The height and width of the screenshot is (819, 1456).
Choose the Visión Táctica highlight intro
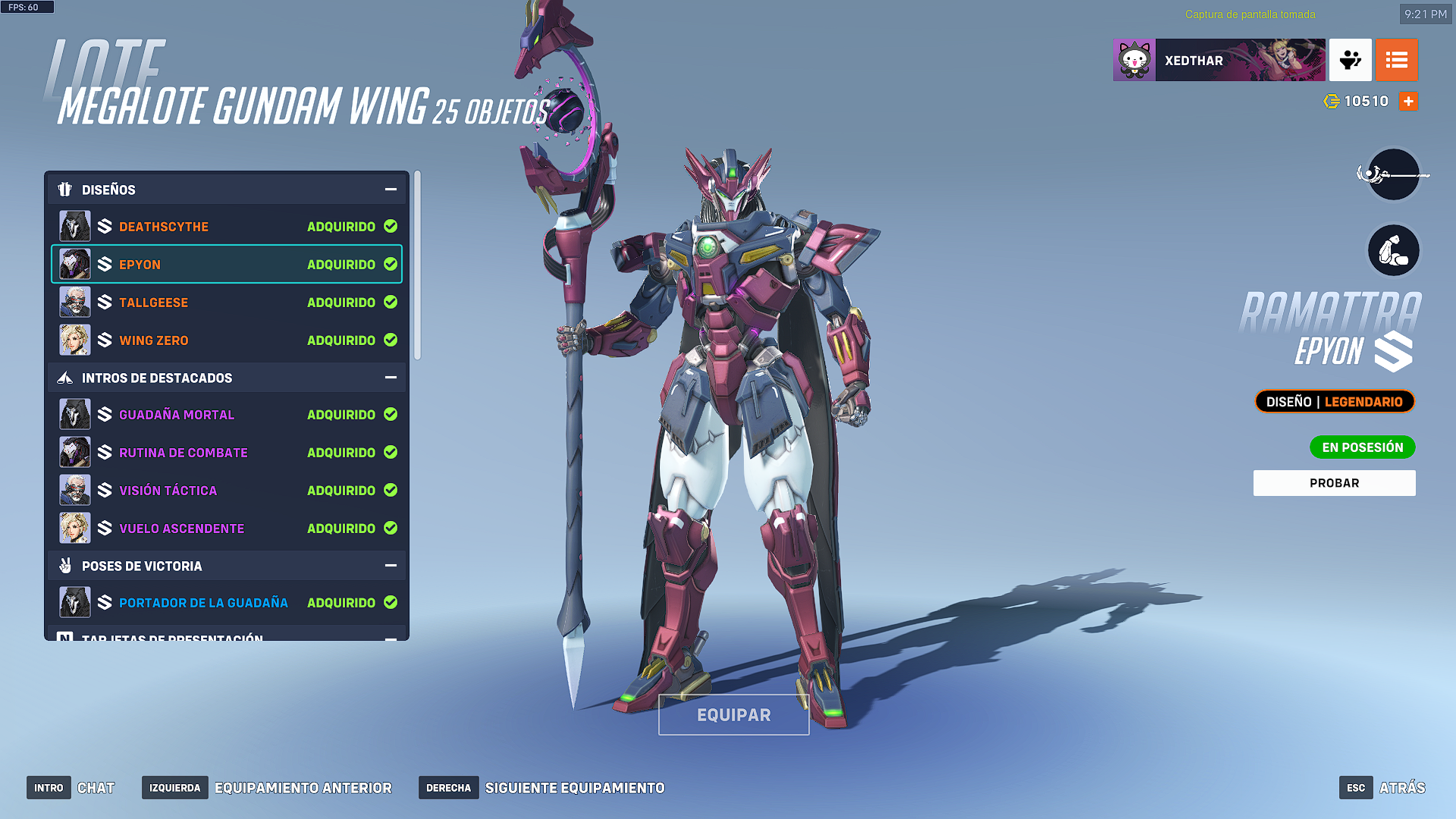pos(226,491)
